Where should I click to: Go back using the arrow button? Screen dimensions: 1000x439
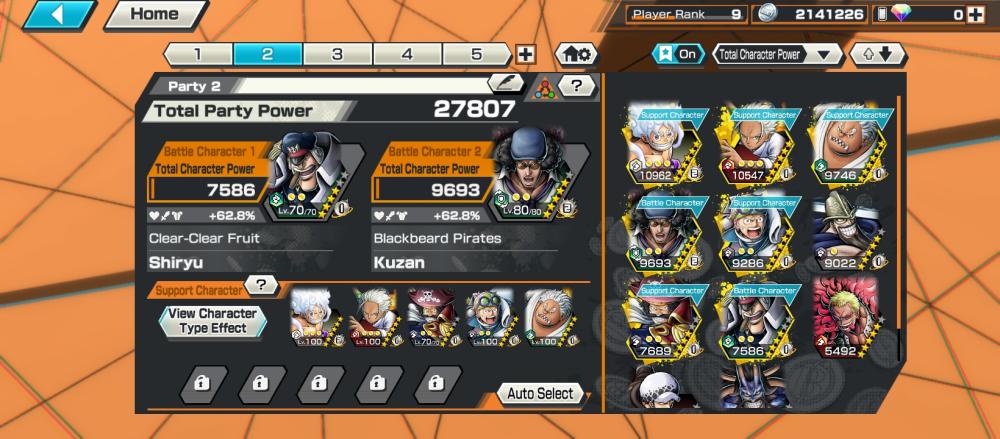[x=59, y=15]
